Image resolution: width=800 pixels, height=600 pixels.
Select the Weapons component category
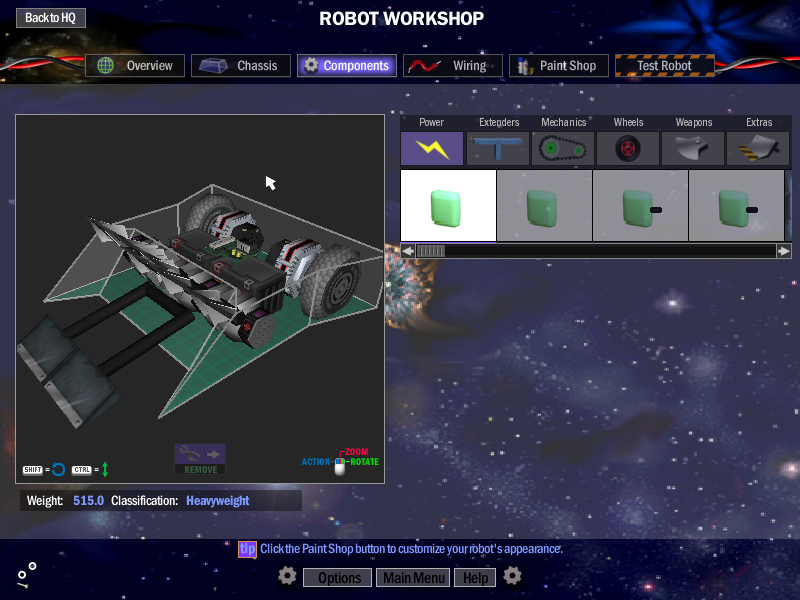pos(693,148)
